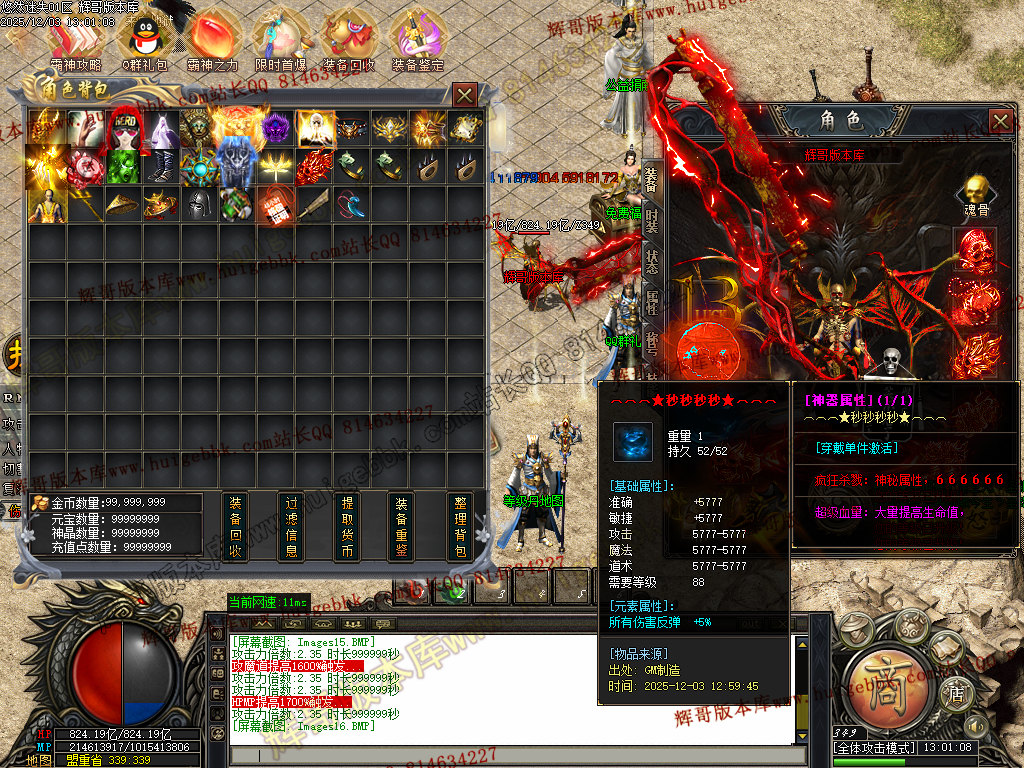The height and width of the screenshot is (768, 1024).
Task: Click the 过滤信息 filter button
Action: [x=291, y=527]
